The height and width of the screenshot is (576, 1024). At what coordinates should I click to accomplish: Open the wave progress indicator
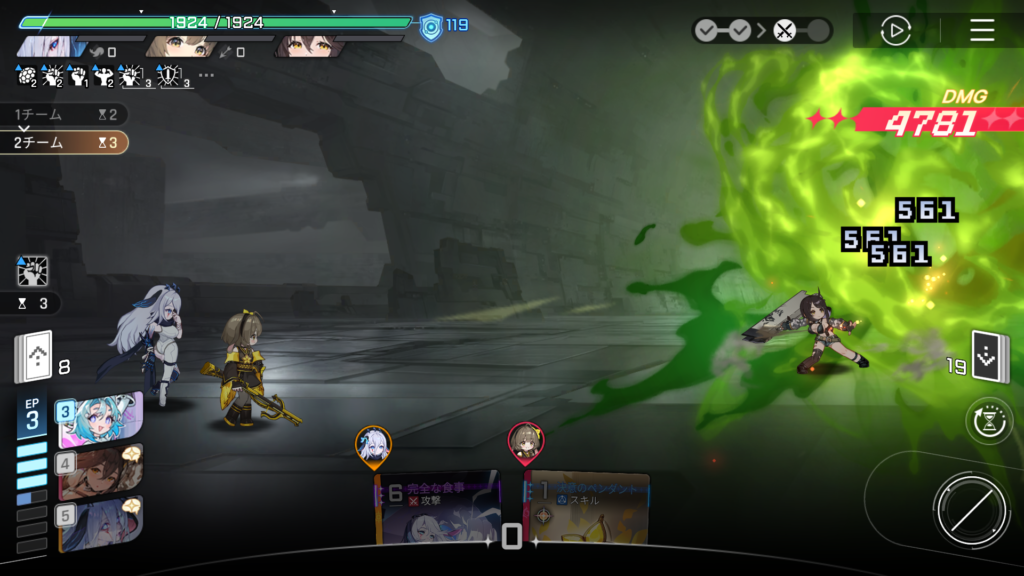[762, 30]
